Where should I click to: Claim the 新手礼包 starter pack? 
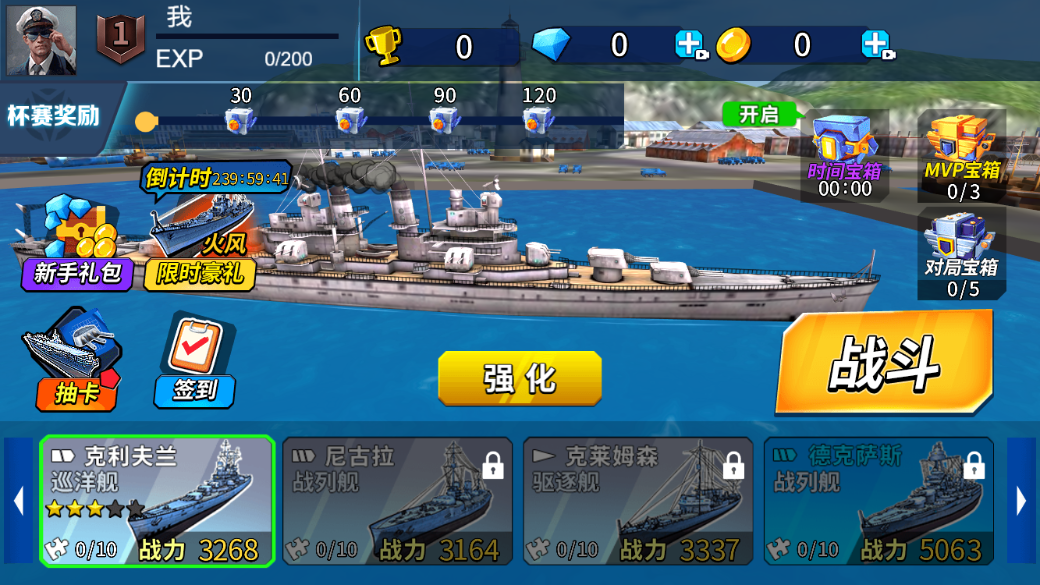click(x=76, y=245)
